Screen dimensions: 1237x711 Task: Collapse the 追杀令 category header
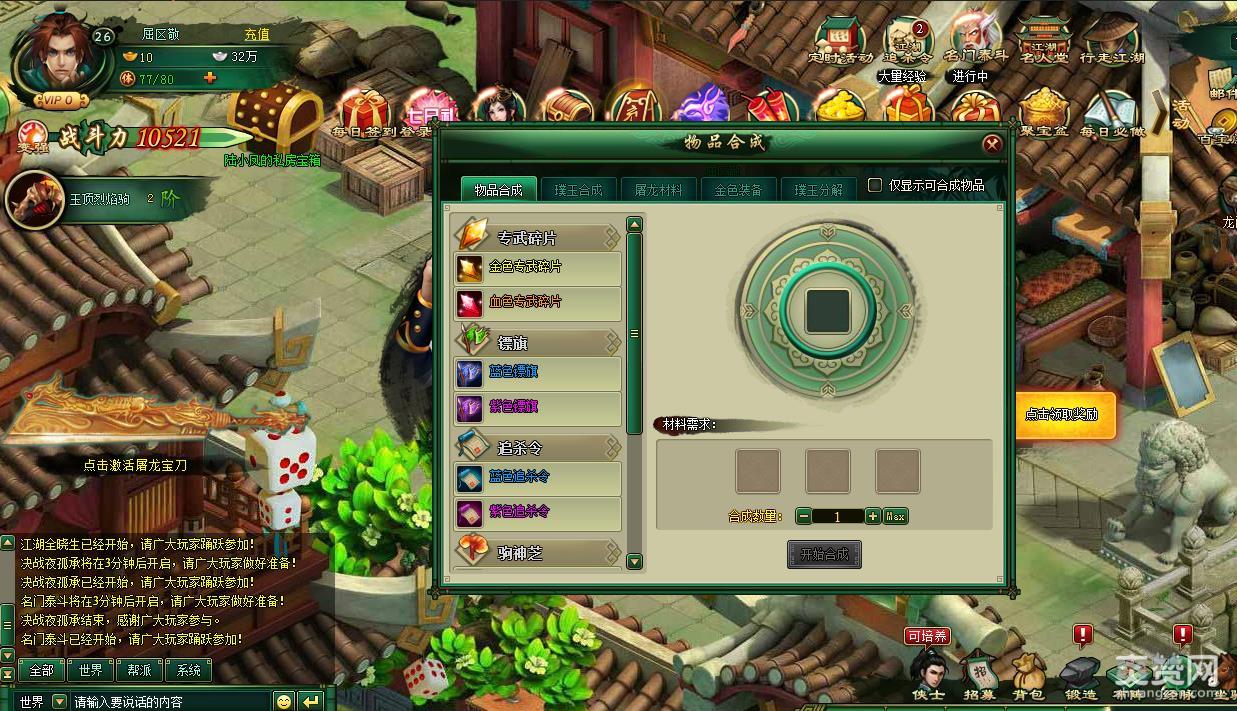(x=538, y=448)
